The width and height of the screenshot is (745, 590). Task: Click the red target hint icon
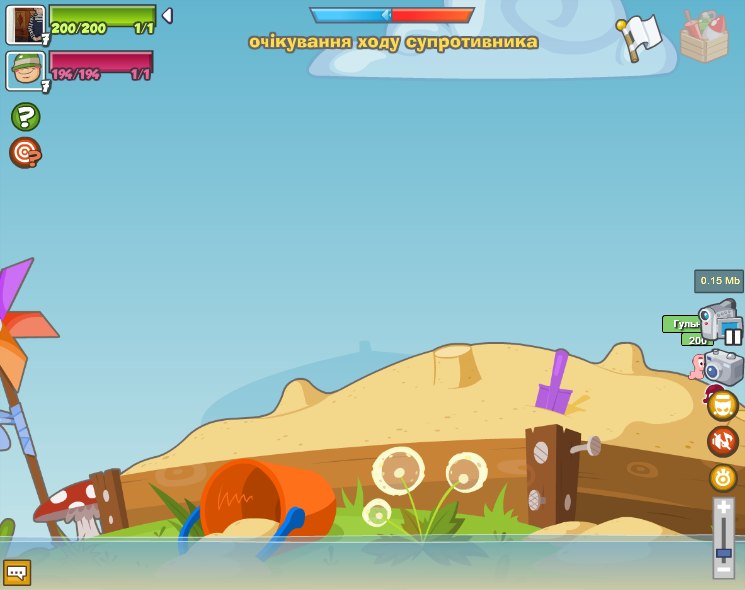pos(25,153)
